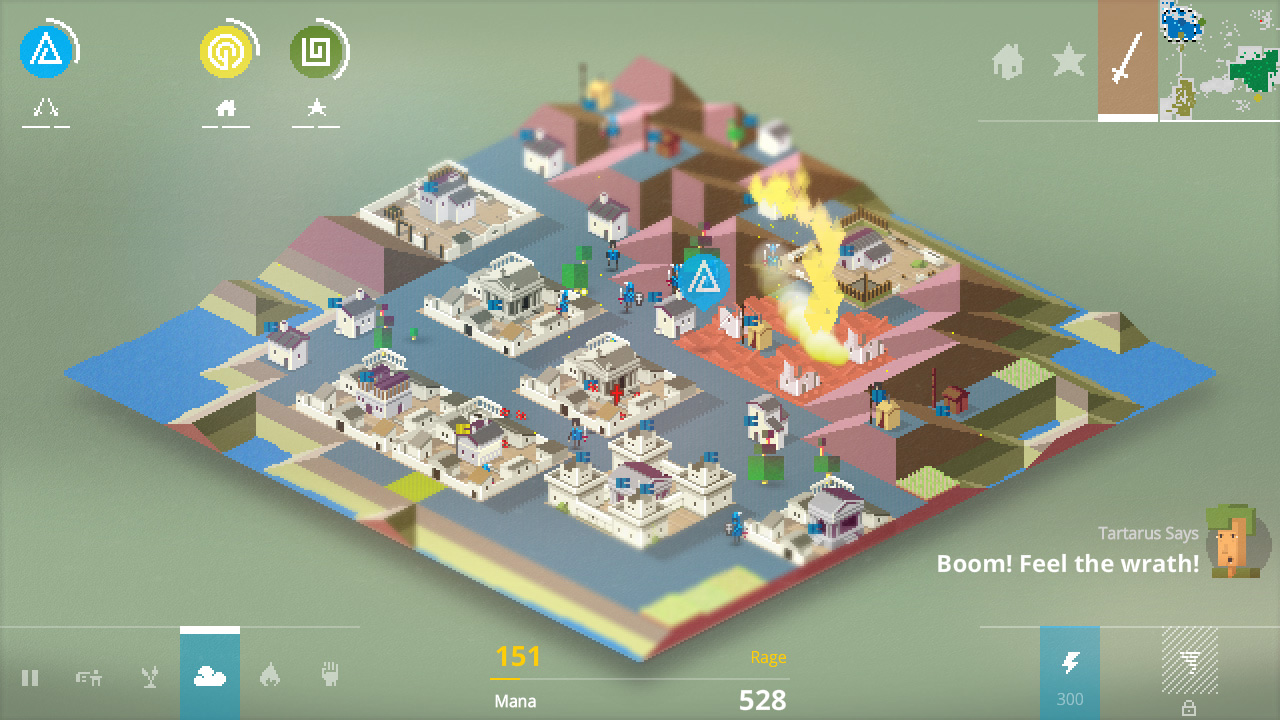This screenshot has width=1280, height=720.
Task: Activate the fire power
Action: point(269,675)
